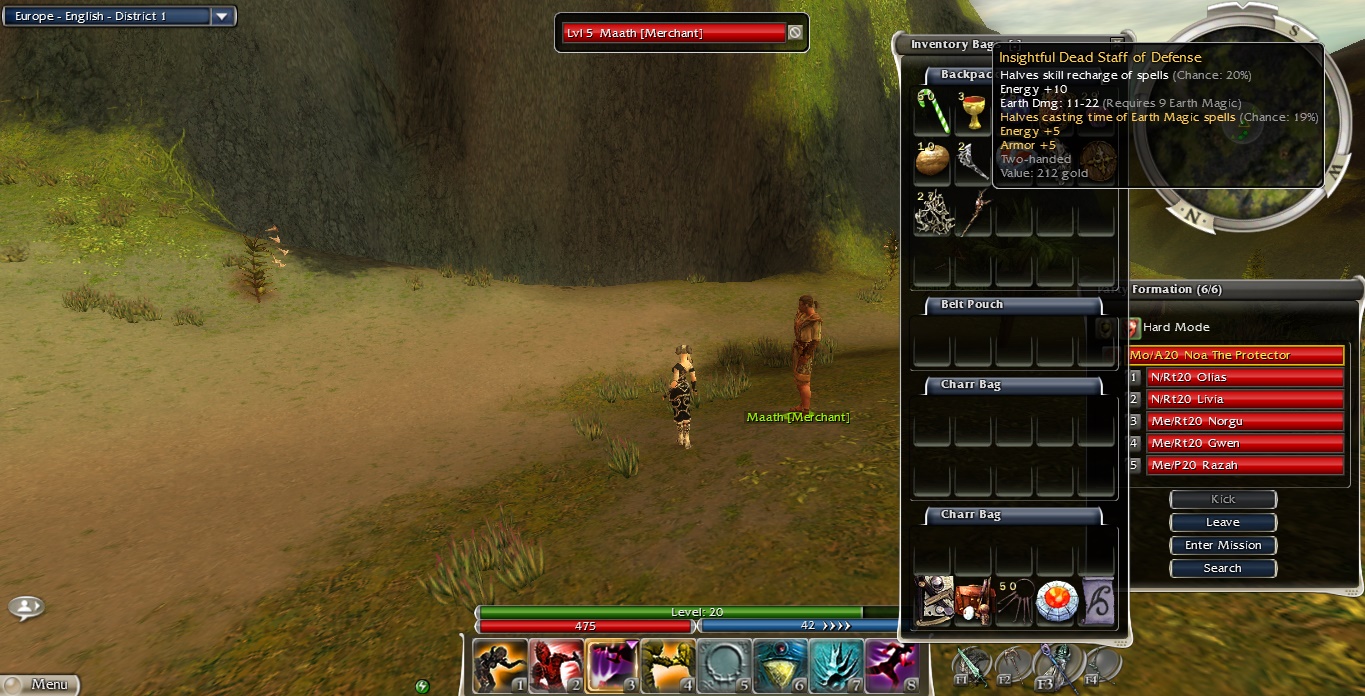This screenshot has width=1365, height=696.
Task: Select the golden chalice item
Action: (x=972, y=112)
